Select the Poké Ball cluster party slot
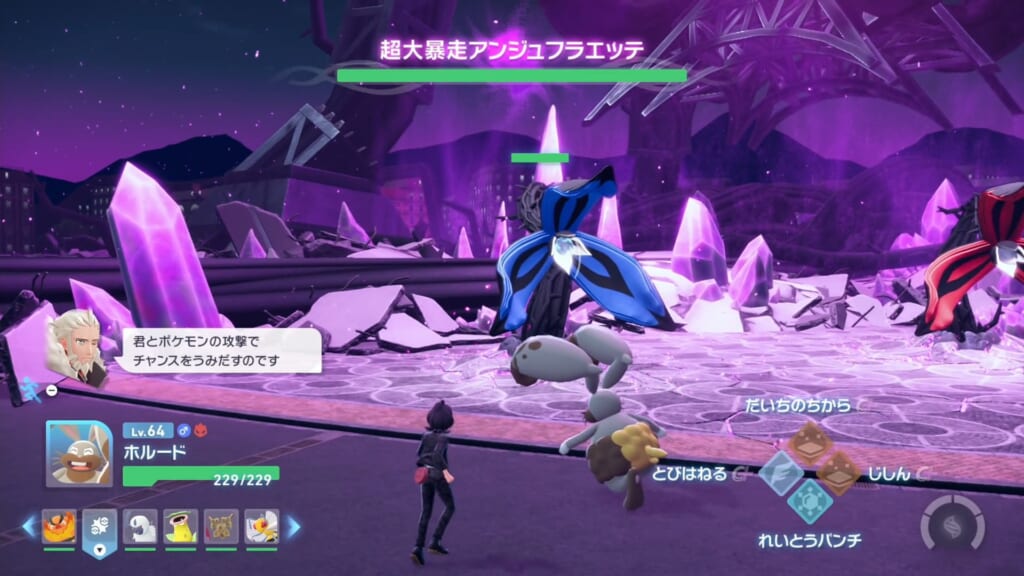 [x=100, y=526]
